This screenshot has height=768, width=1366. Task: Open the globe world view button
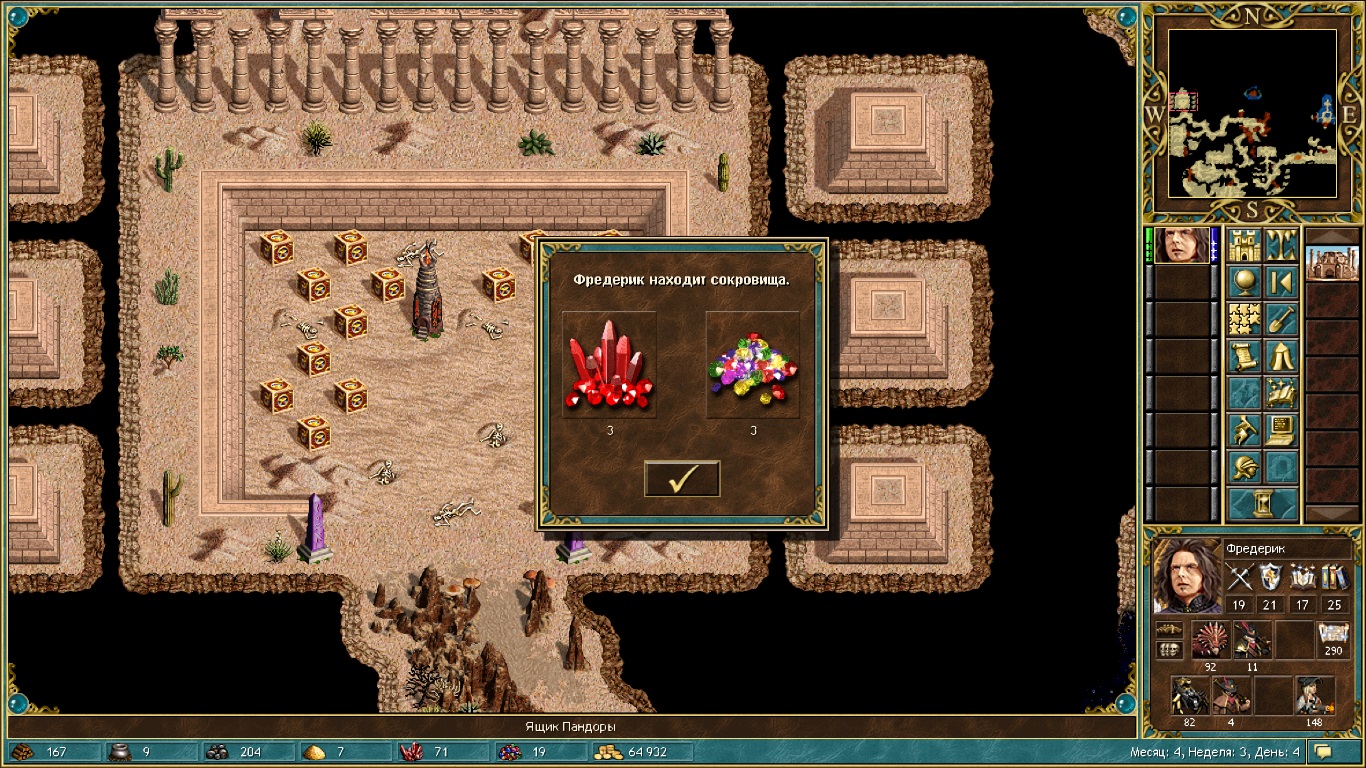[1245, 282]
